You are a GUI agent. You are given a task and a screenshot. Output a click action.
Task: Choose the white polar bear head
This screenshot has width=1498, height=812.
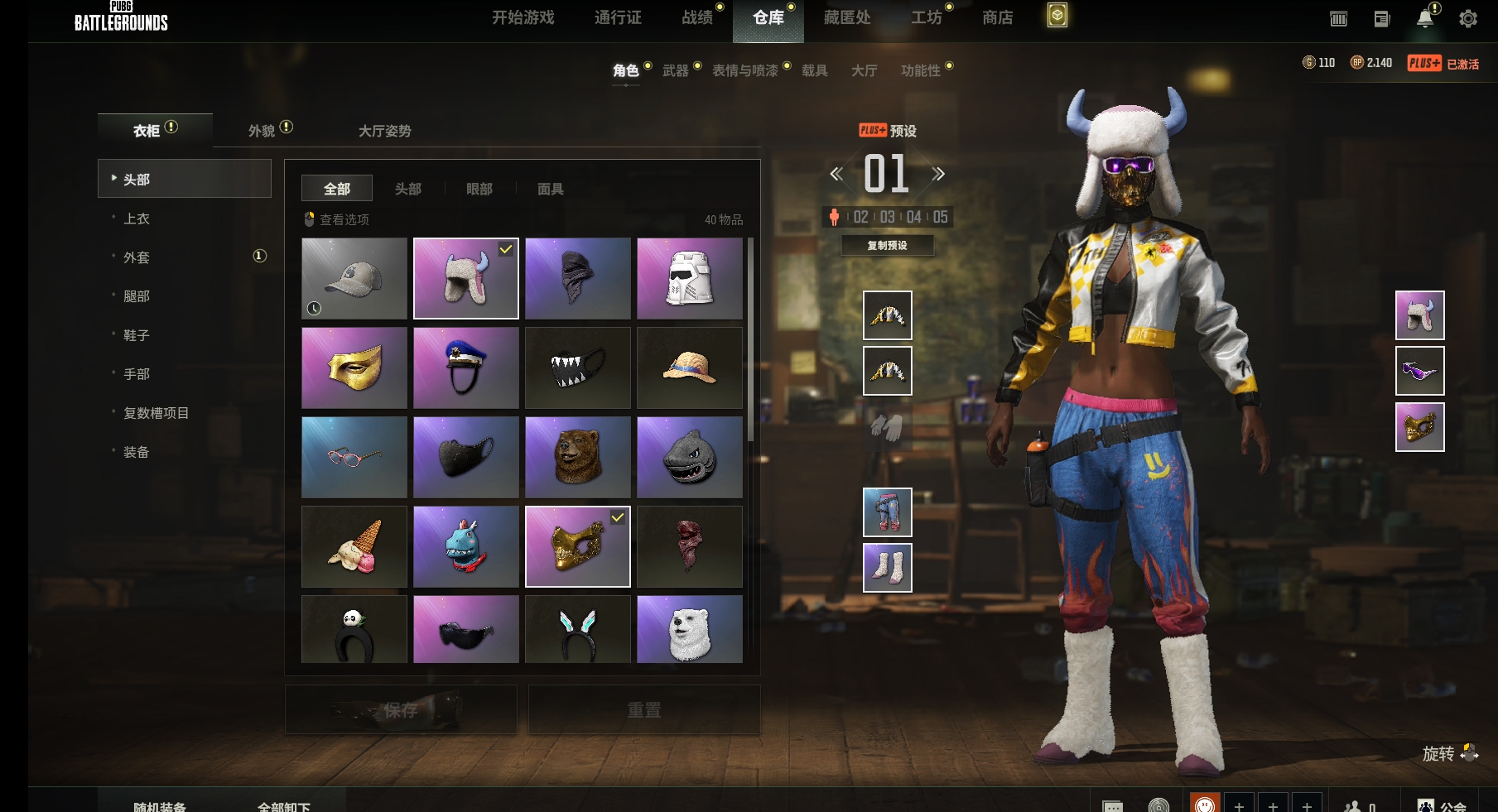(690, 629)
